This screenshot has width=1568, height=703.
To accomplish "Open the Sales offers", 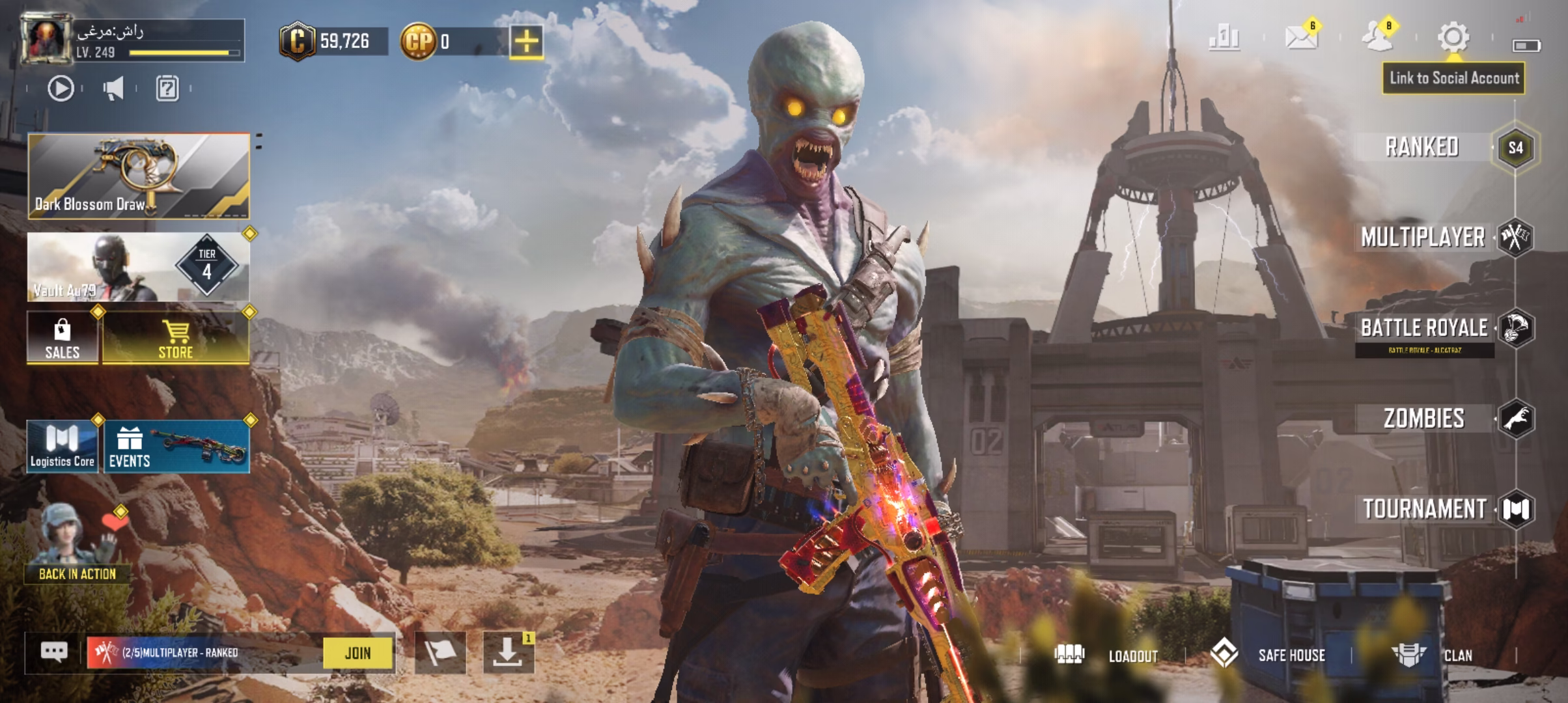I will click(63, 337).
